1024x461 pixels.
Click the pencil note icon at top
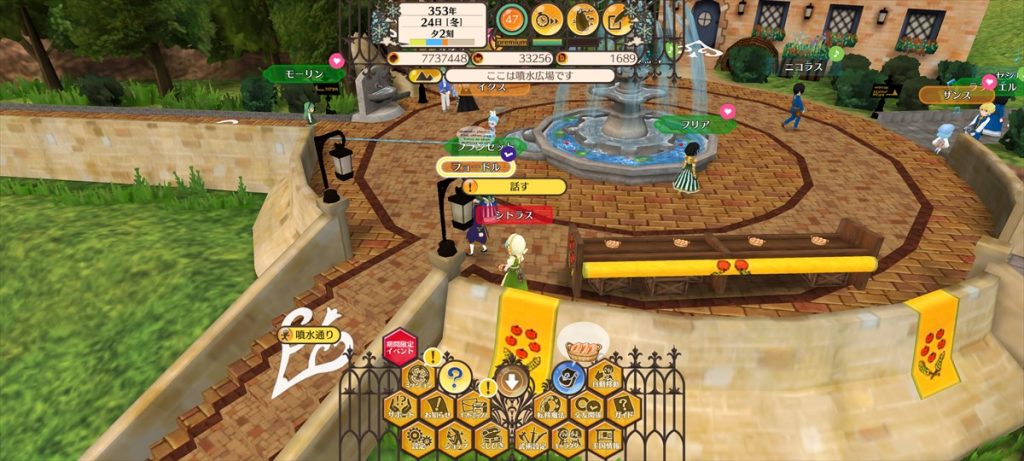(617, 17)
